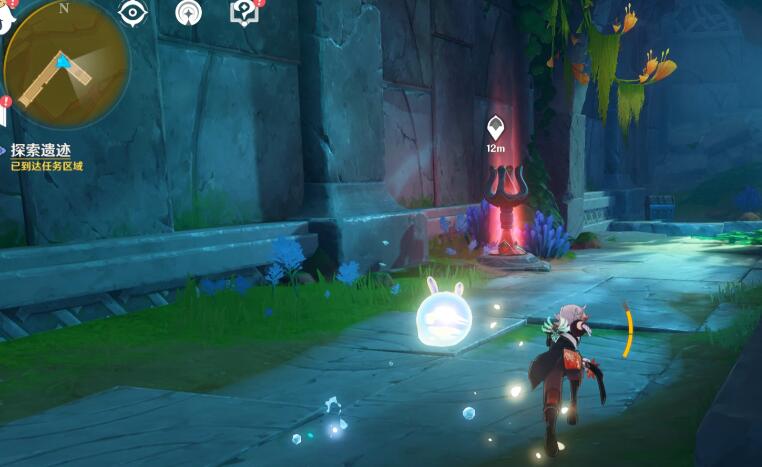Activate the eye-shaped elemental sight icon
This screenshot has width=762, height=467.
(x=131, y=13)
